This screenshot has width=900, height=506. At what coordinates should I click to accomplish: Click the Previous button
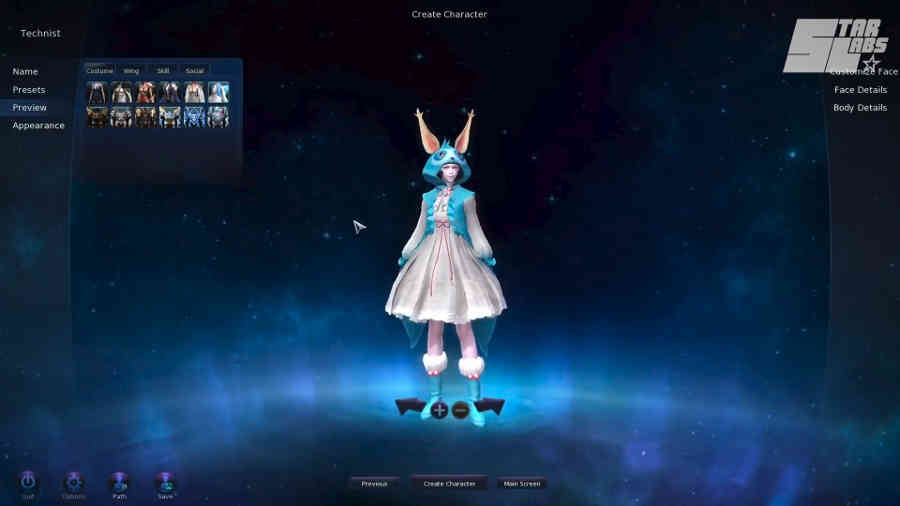(x=374, y=484)
